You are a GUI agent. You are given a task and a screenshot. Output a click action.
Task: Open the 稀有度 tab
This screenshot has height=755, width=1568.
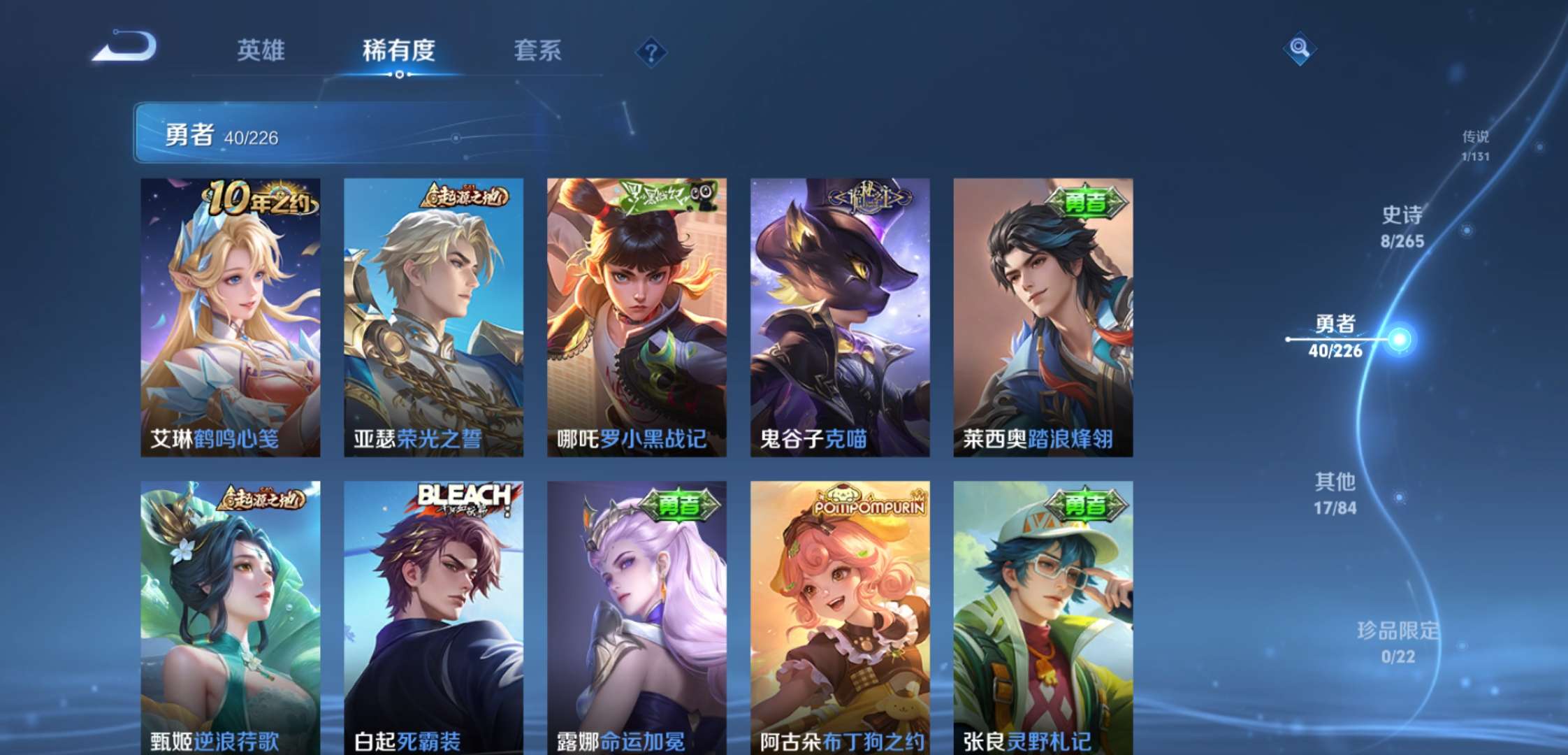396,50
